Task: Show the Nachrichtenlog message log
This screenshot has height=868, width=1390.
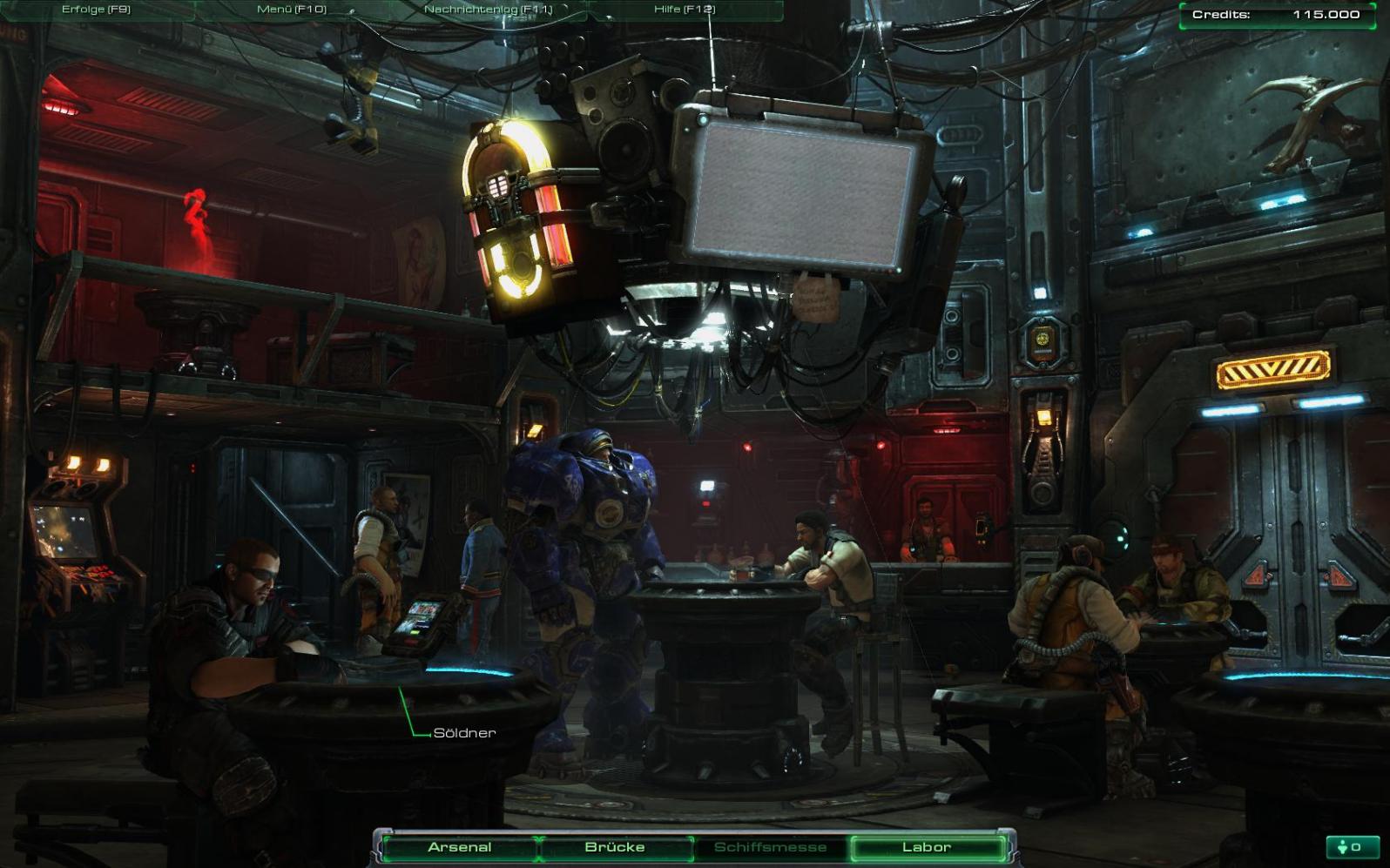Action: click(x=488, y=10)
